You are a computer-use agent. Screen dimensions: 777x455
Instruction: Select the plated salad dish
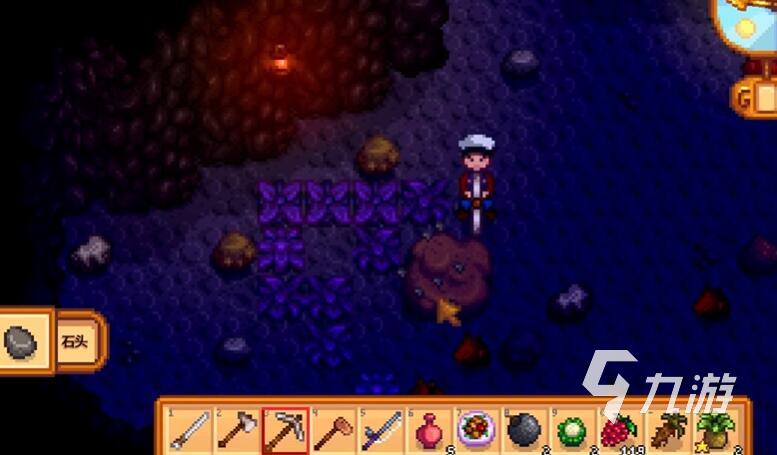[476, 430]
